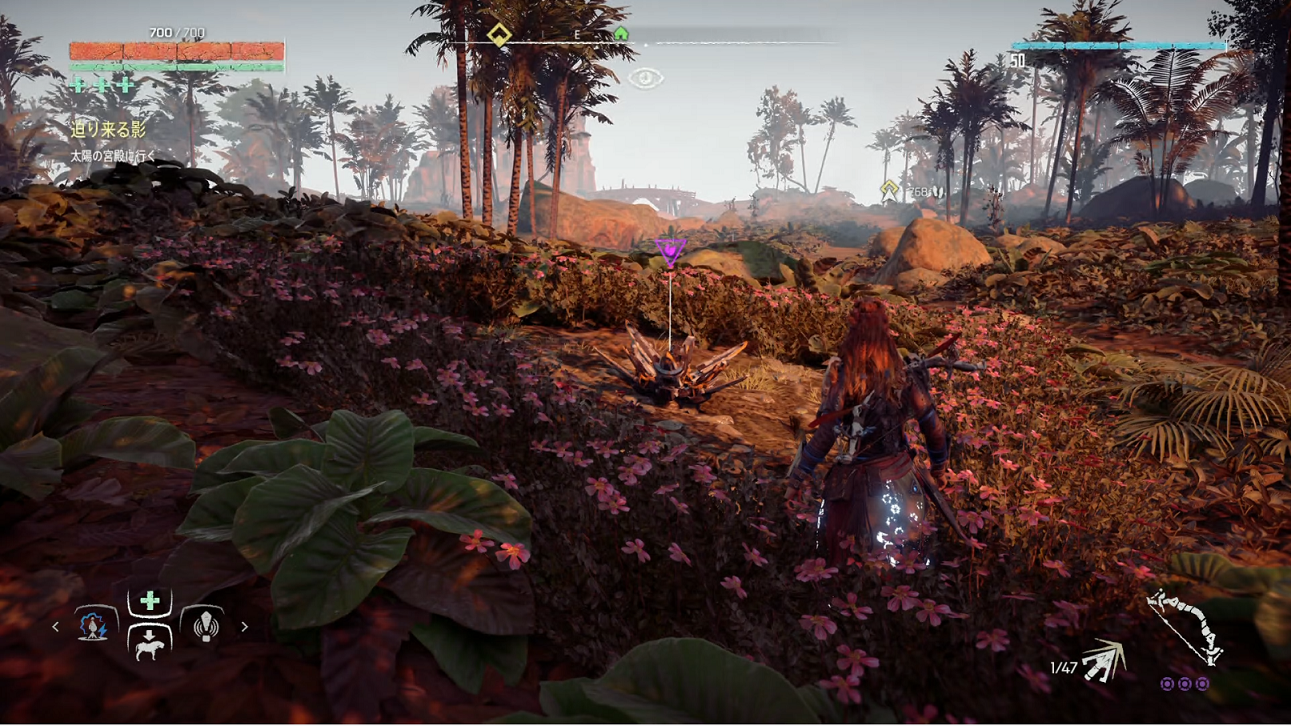This screenshot has width=1291, height=726.
Task: Select the green settlement marker on compass
Action: point(621,35)
